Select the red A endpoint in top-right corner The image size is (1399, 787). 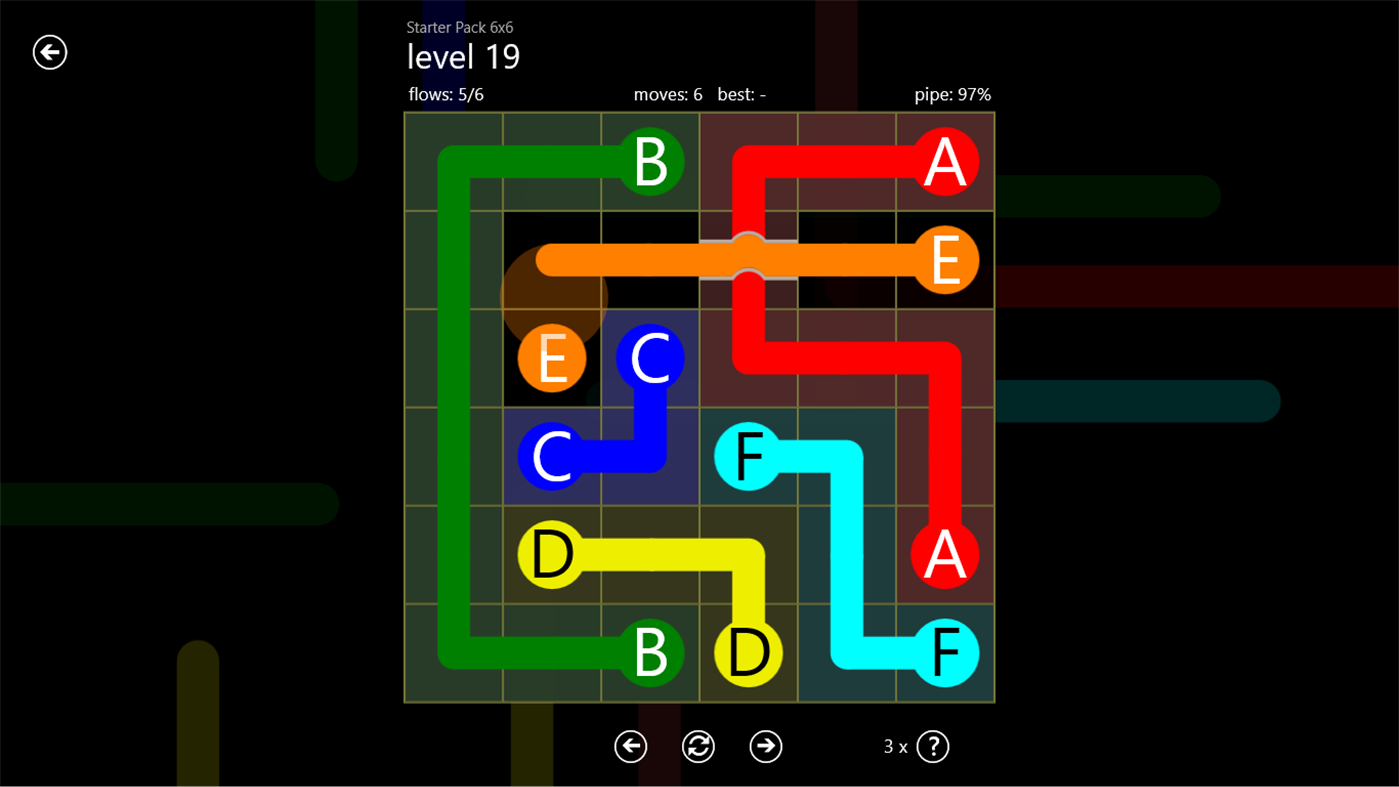click(x=944, y=162)
